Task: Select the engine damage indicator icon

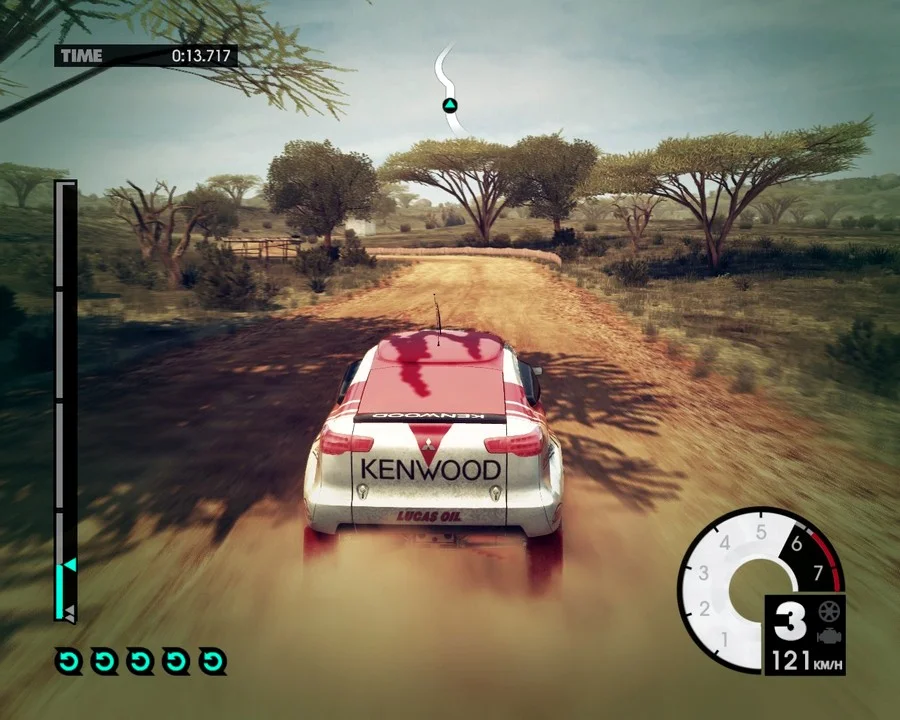Action: pos(827,636)
